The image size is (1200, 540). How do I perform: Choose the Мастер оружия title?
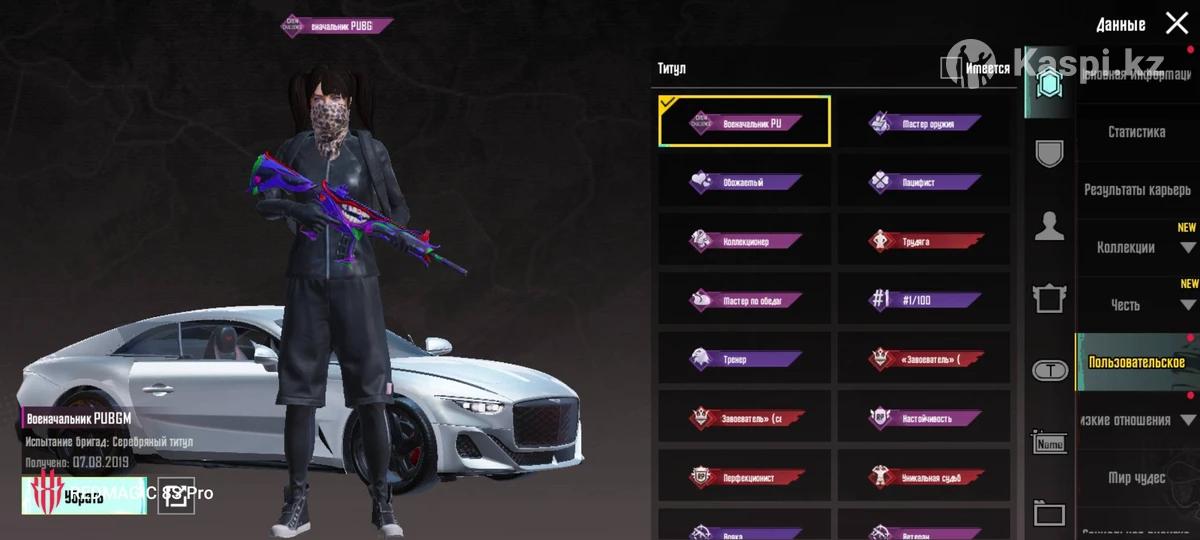click(x=924, y=123)
